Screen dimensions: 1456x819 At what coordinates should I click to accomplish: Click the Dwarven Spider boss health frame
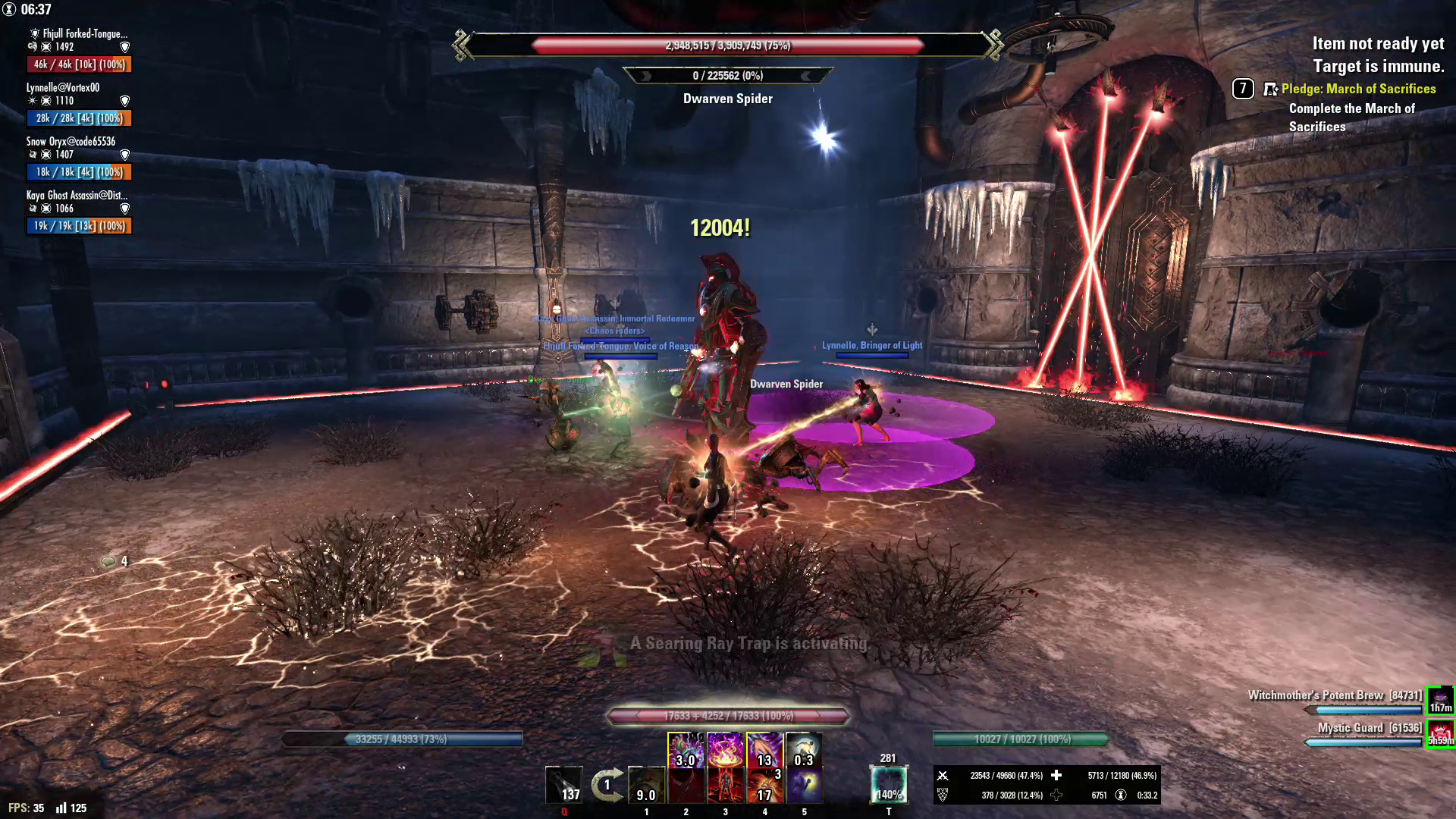tap(728, 45)
